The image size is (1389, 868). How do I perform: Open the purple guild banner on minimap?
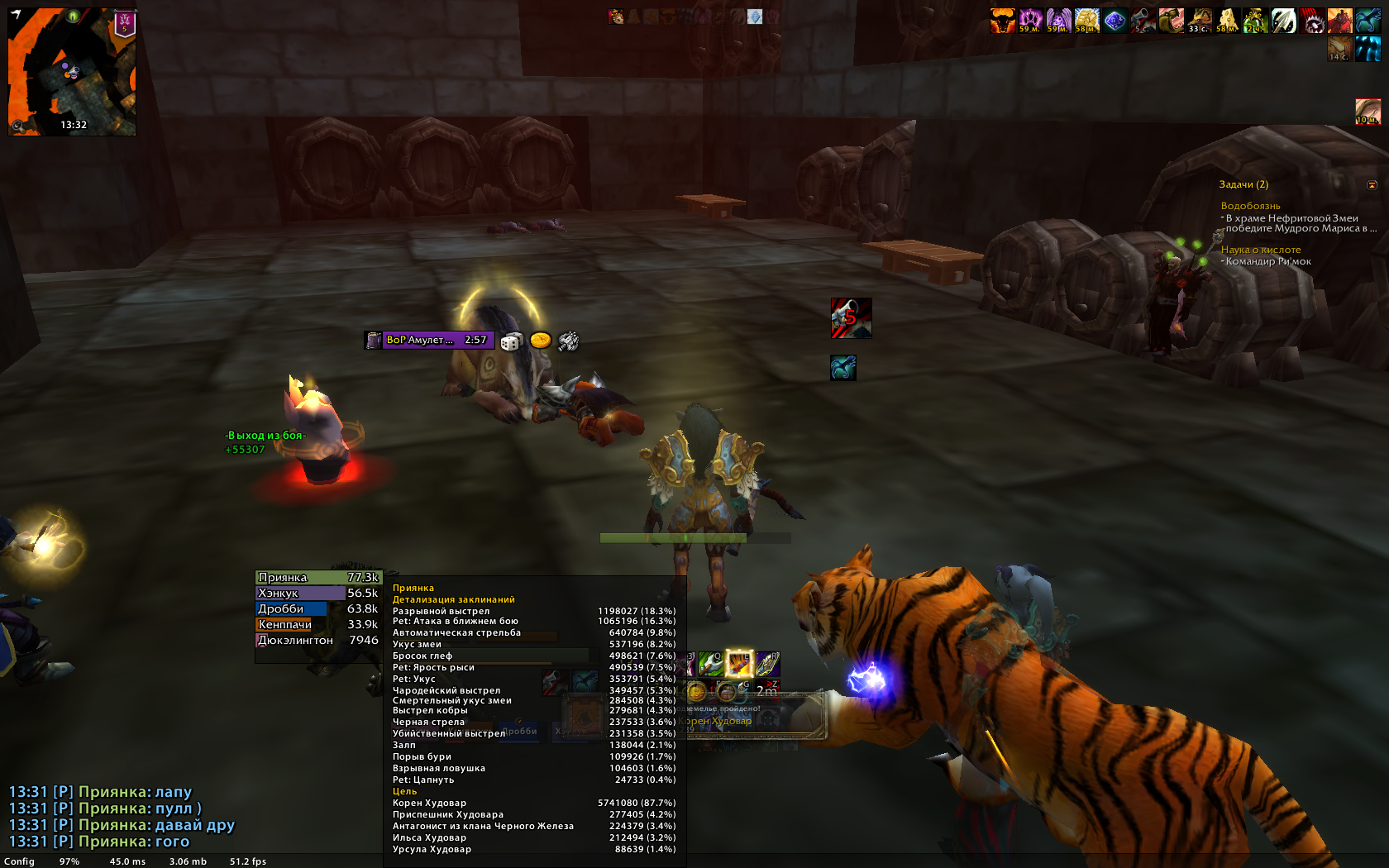[x=125, y=23]
